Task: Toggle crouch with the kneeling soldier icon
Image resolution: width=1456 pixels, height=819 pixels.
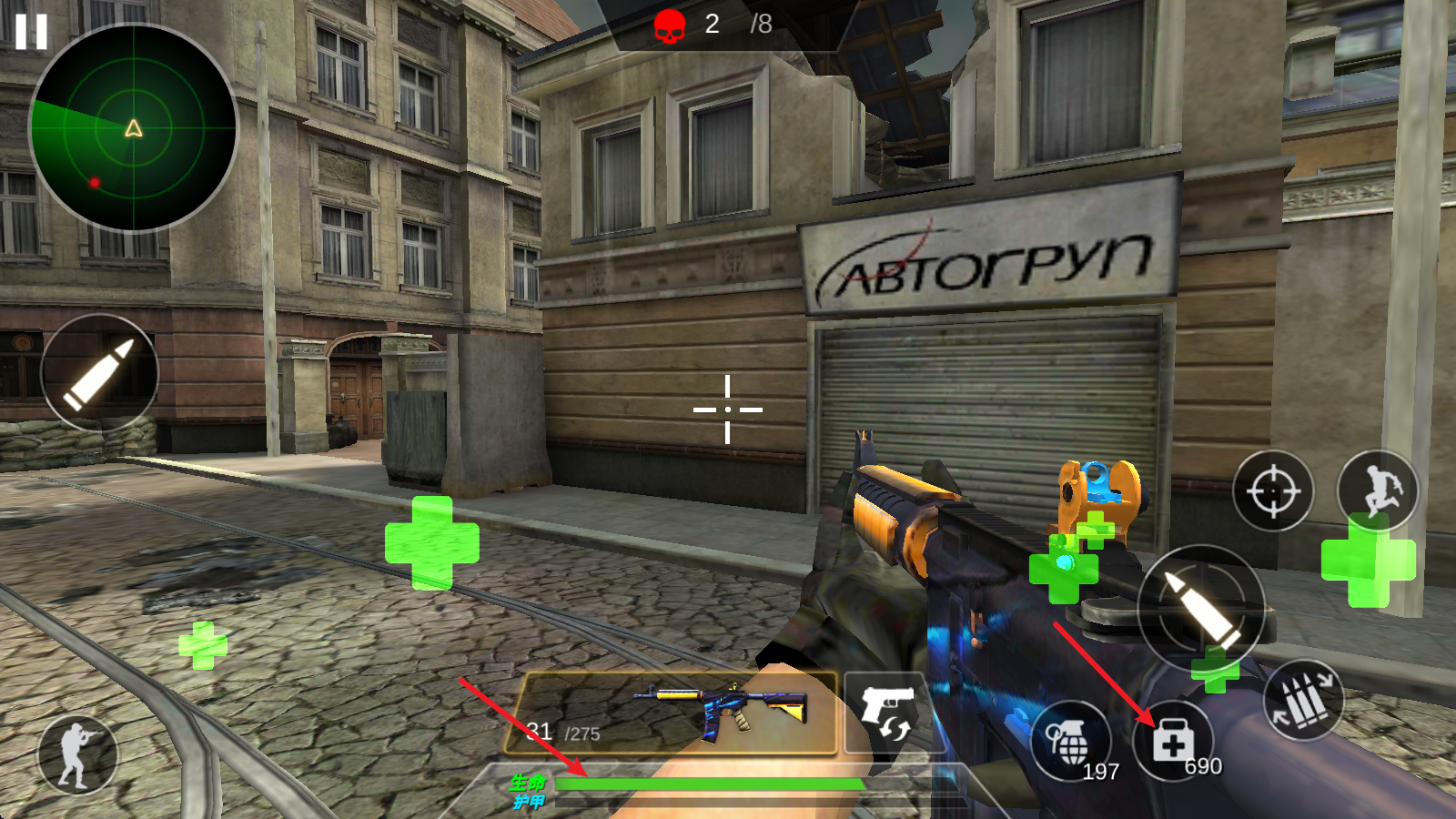Action: pos(77,754)
